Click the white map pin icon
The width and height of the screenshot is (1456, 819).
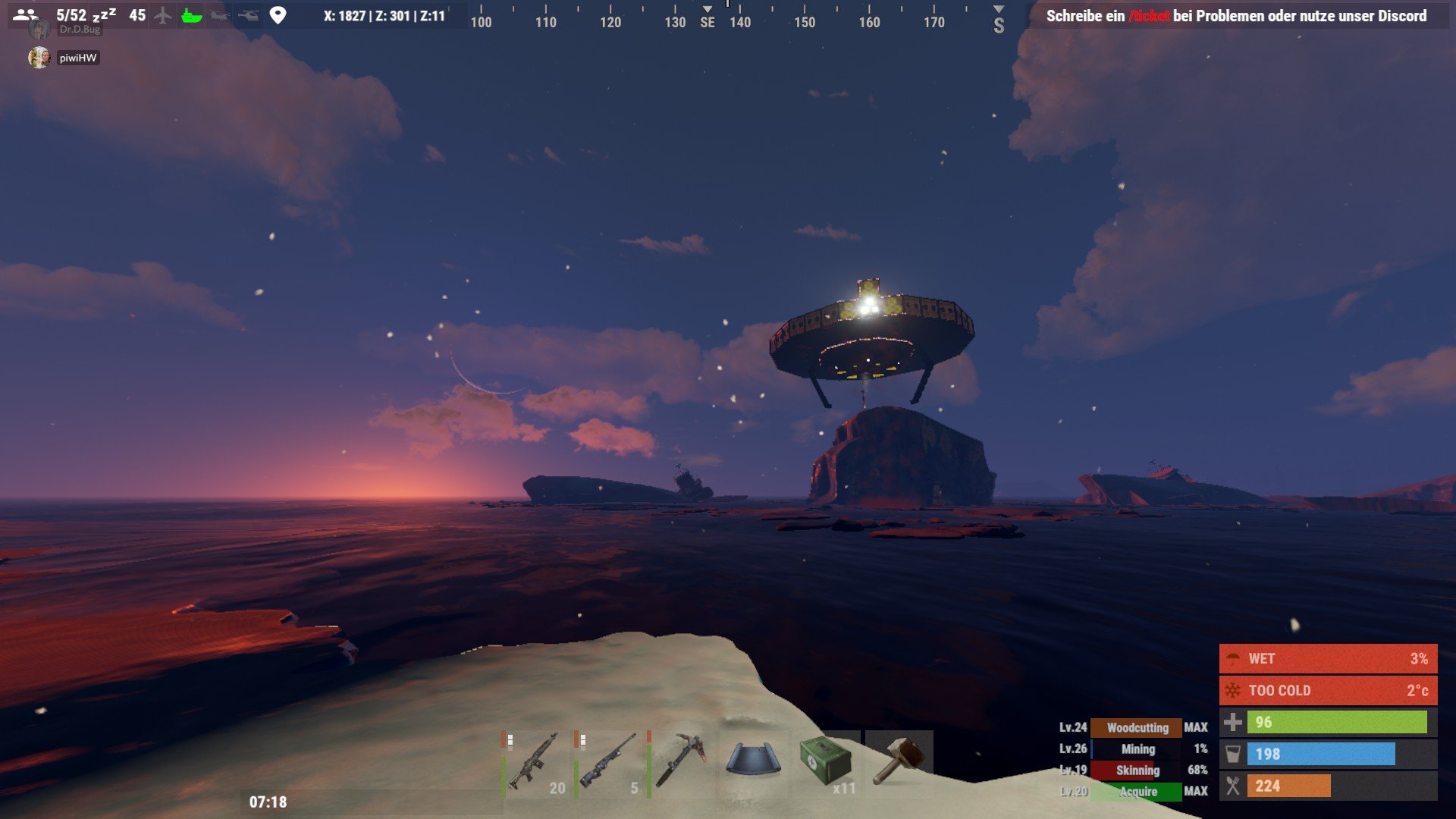tap(278, 16)
